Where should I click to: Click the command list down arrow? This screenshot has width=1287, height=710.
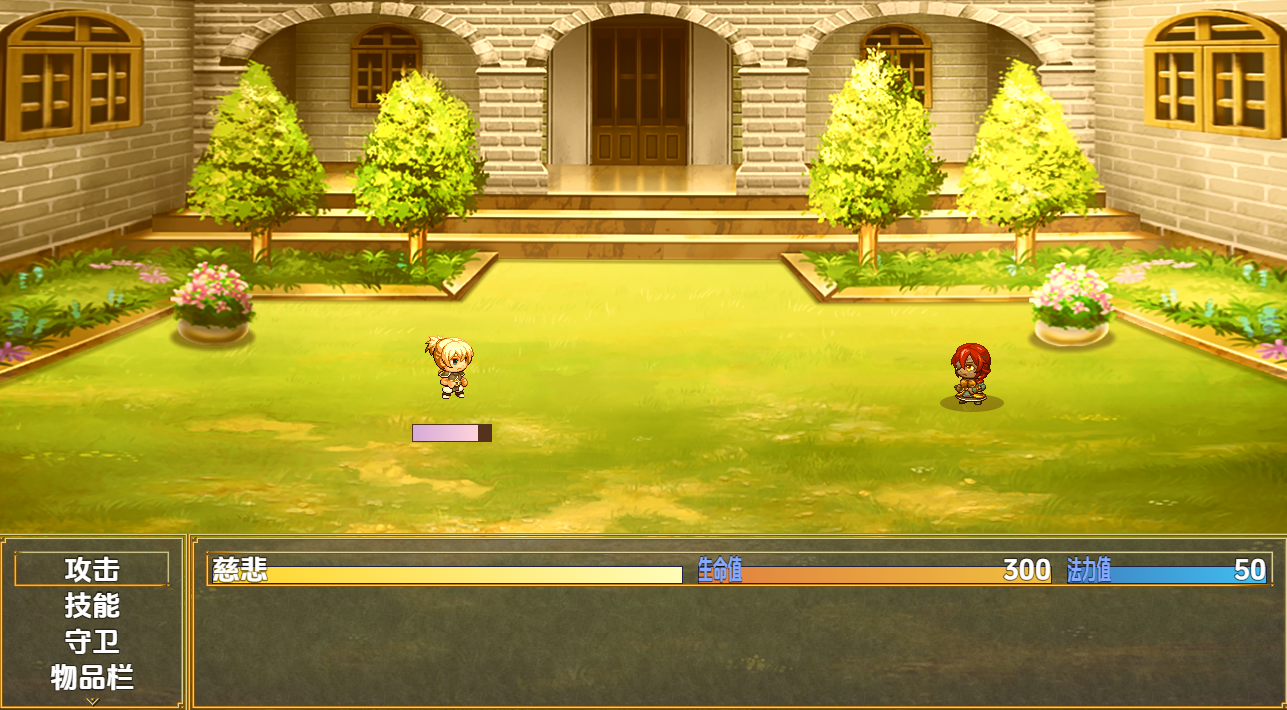[x=92, y=701]
